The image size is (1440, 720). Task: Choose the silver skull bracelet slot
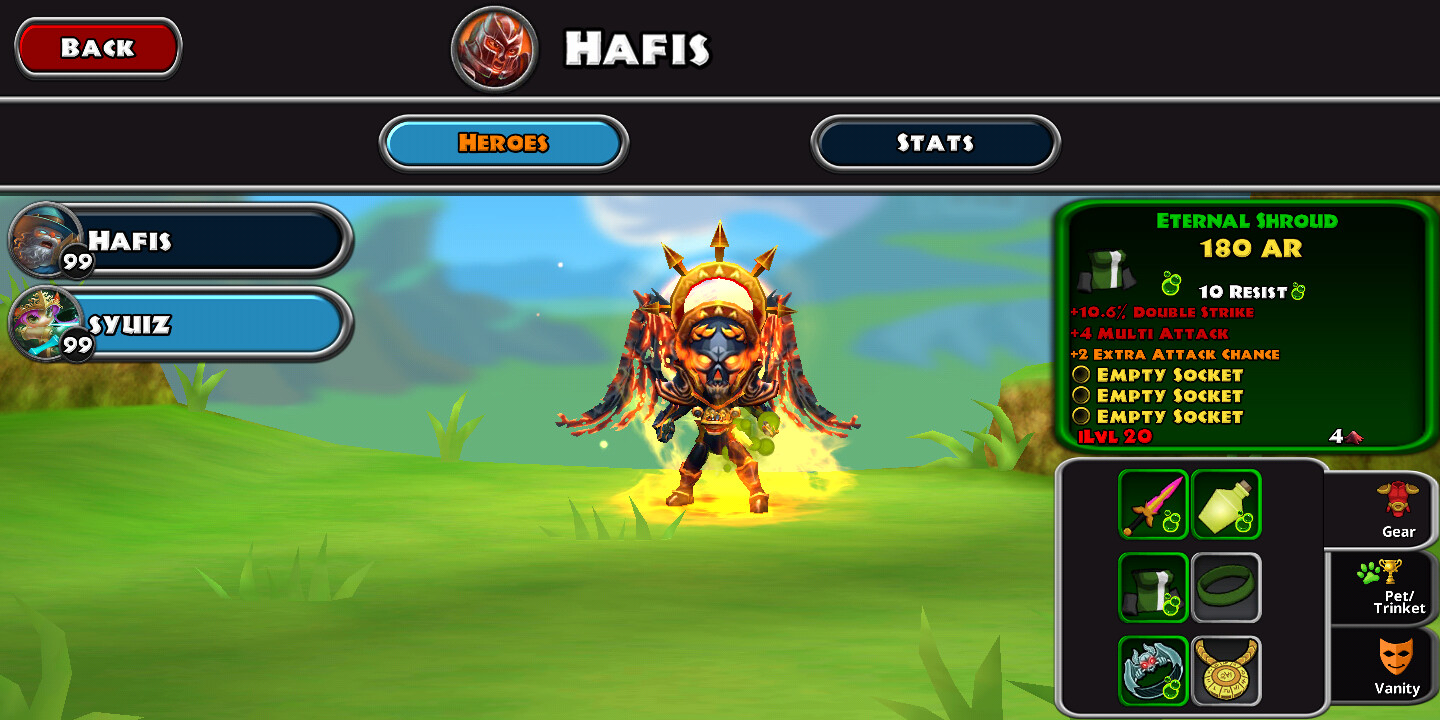tap(1153, 670)
